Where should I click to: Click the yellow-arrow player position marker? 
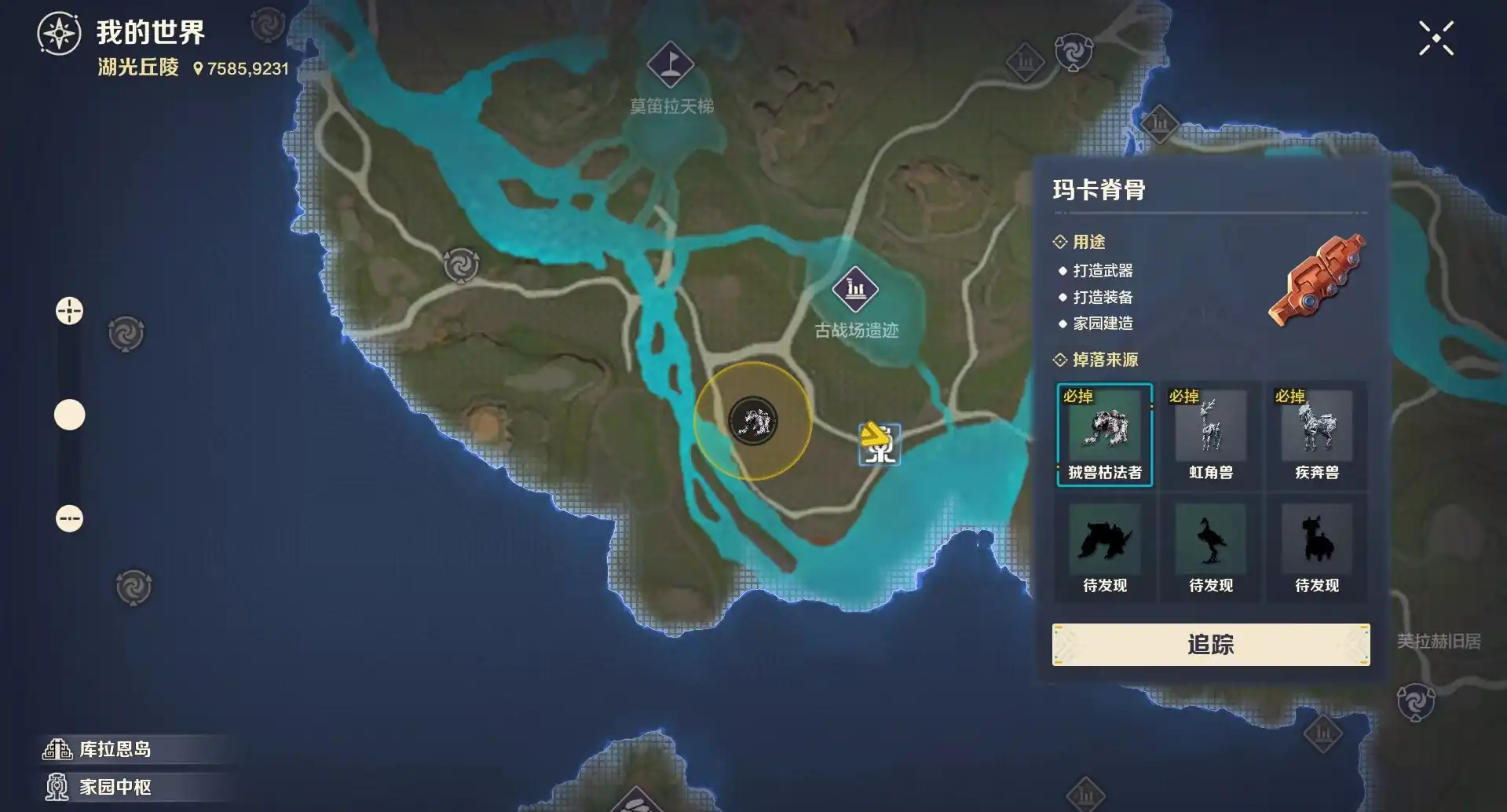pos(879,444)
